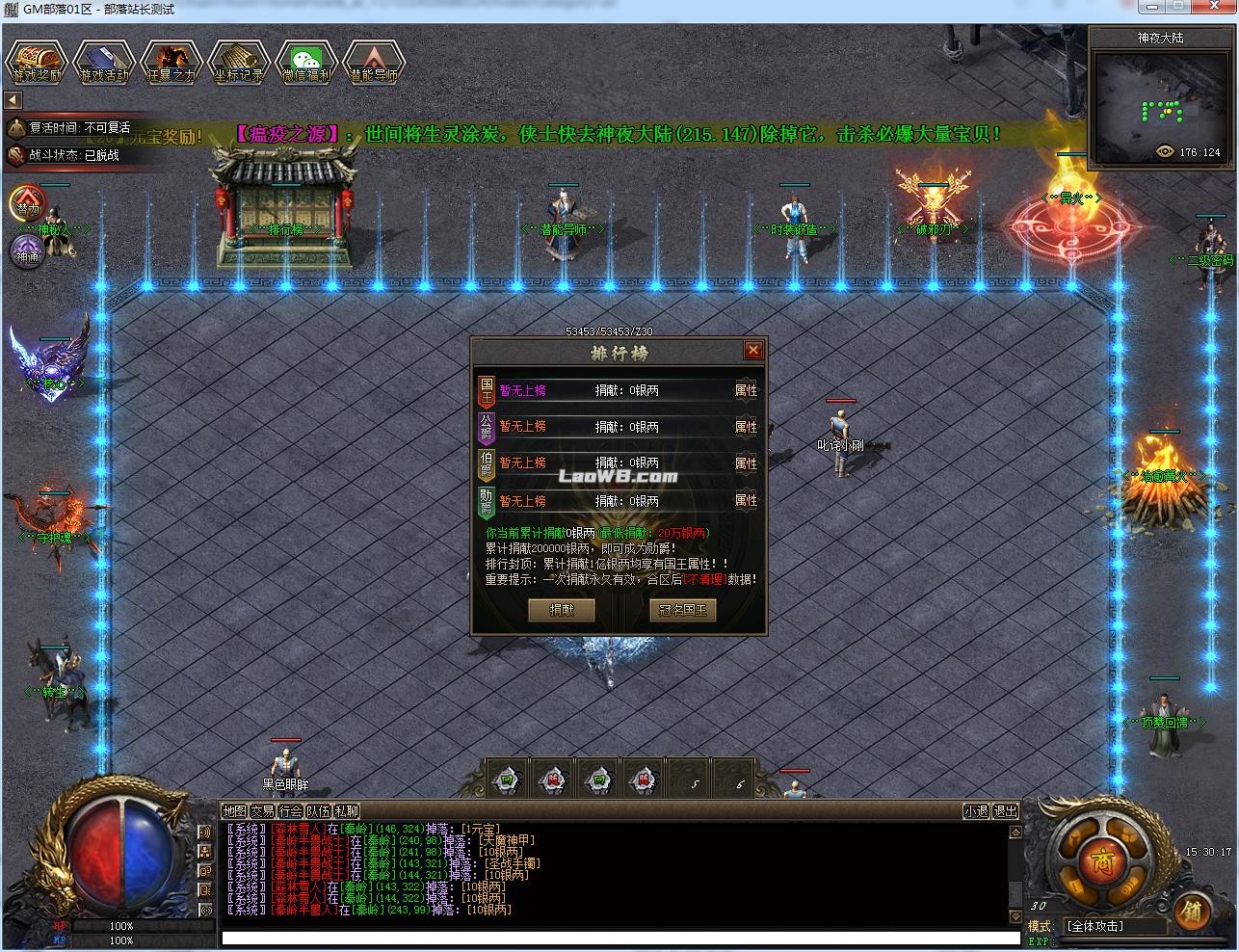View 属性 for the 勋爵 rank row
Image resolution: width=1239 pixels, height=952 pixels.
(x=746, y=500)
